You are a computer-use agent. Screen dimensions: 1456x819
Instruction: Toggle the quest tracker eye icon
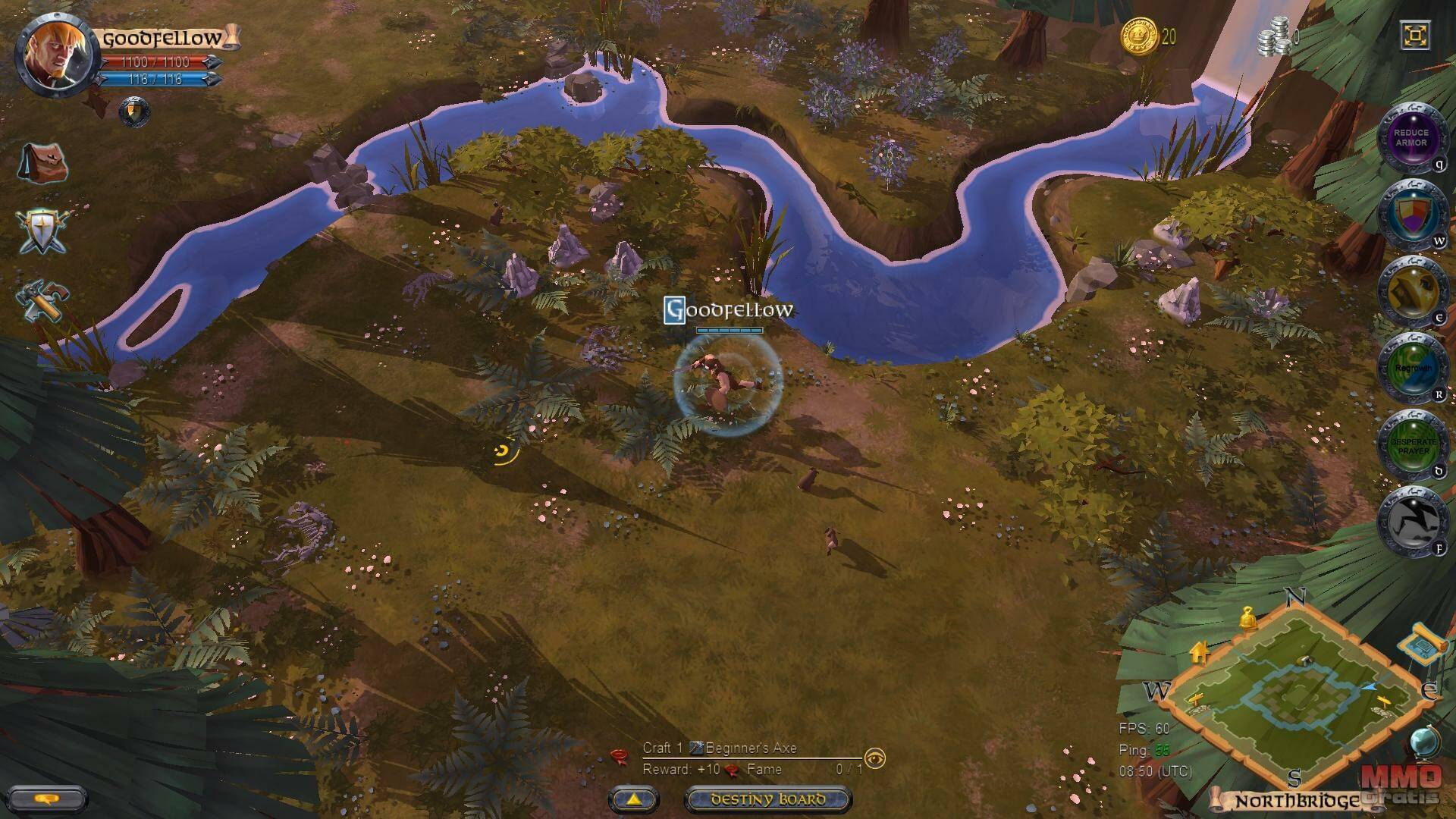[x=875, y=758]
